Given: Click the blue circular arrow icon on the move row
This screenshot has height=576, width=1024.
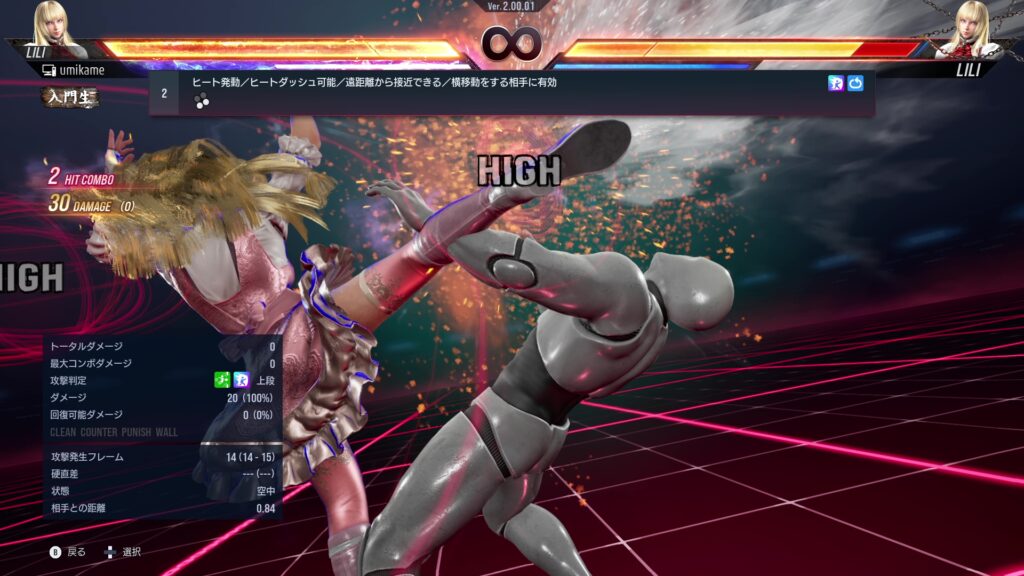Looking at the screenshot, I should click(855, 83).
